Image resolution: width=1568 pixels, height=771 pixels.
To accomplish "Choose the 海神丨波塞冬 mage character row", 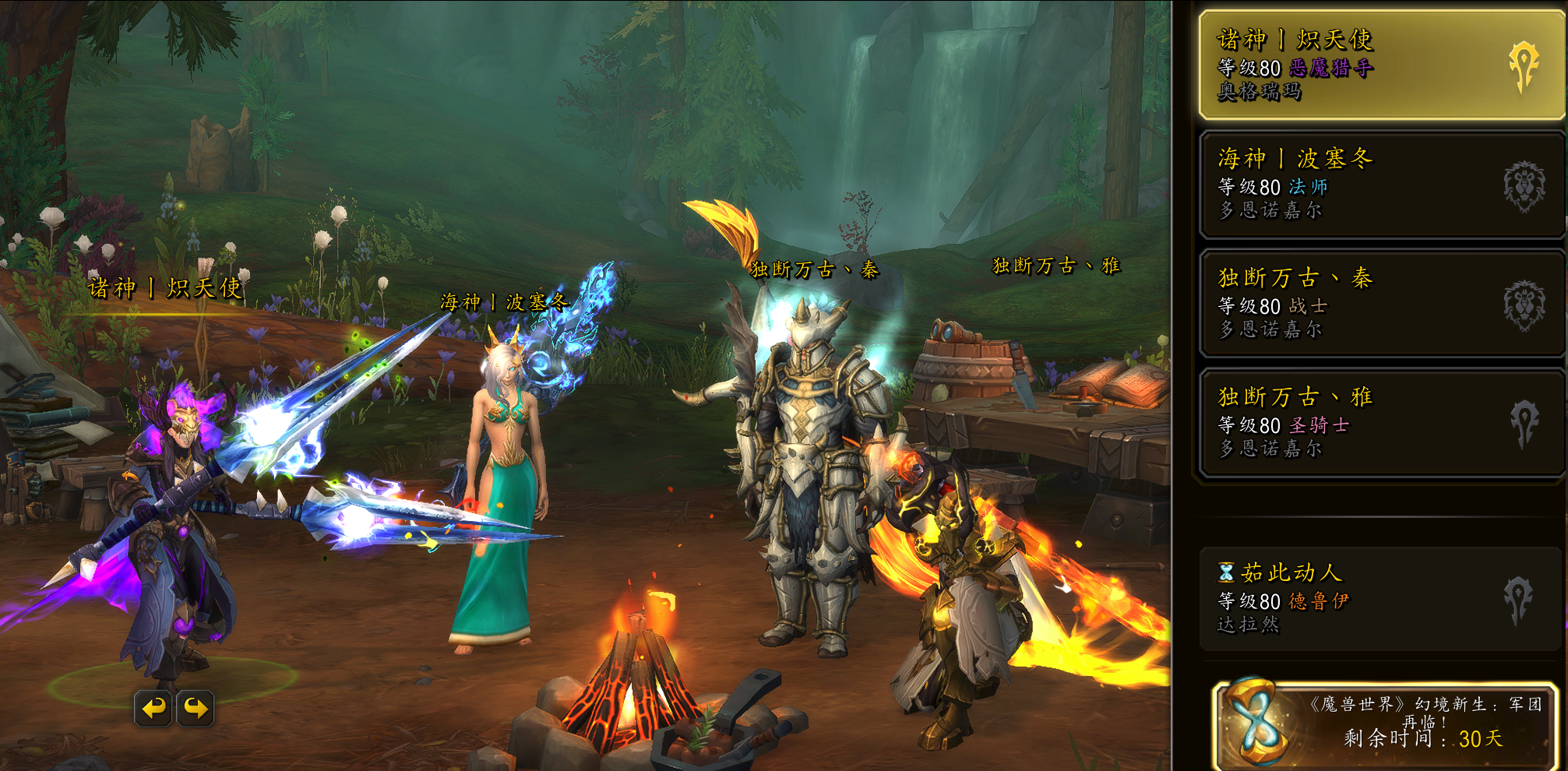I will [x=1380, y=185].
